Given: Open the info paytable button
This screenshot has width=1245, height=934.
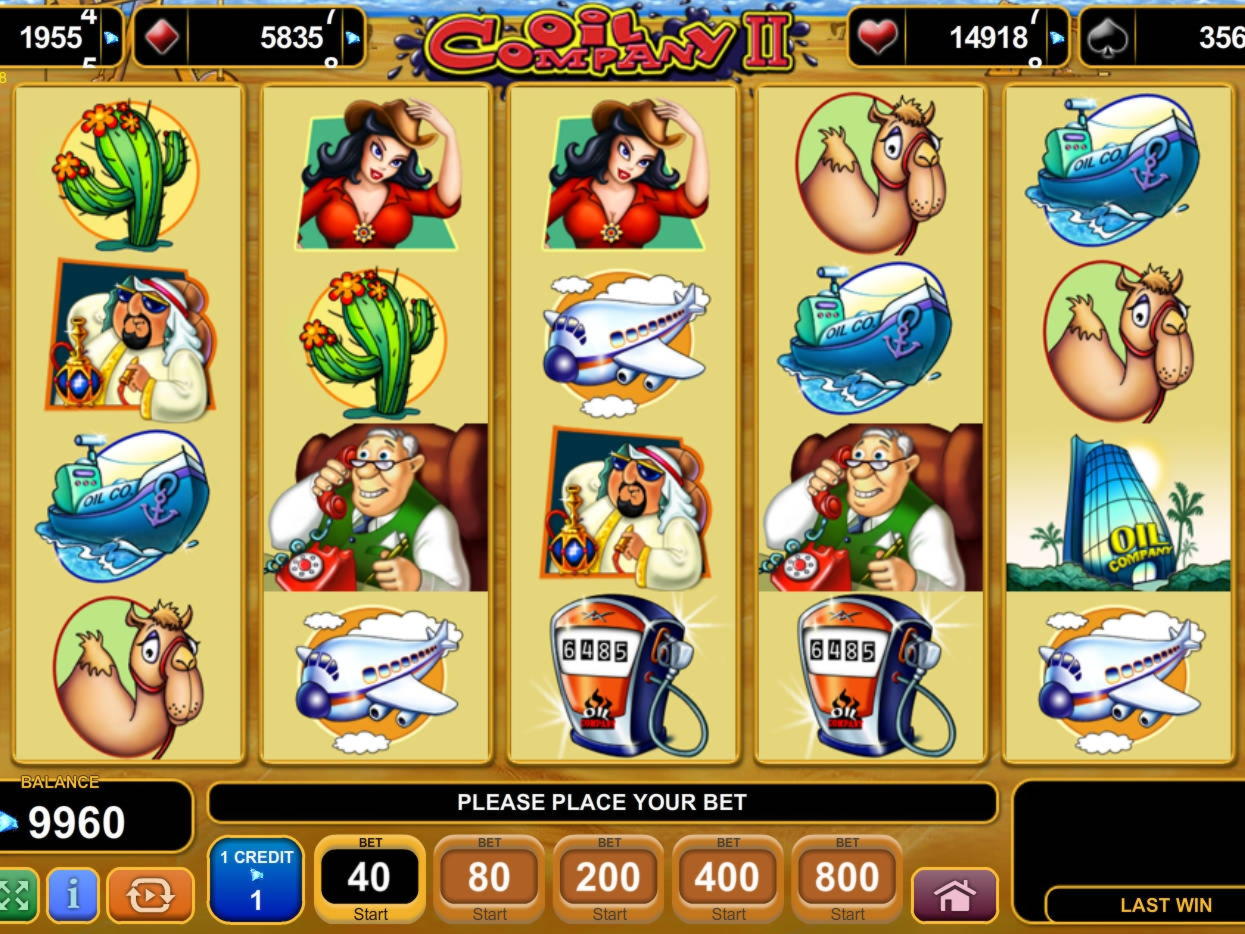Looking at the screenshot, I should pos(73,894).
